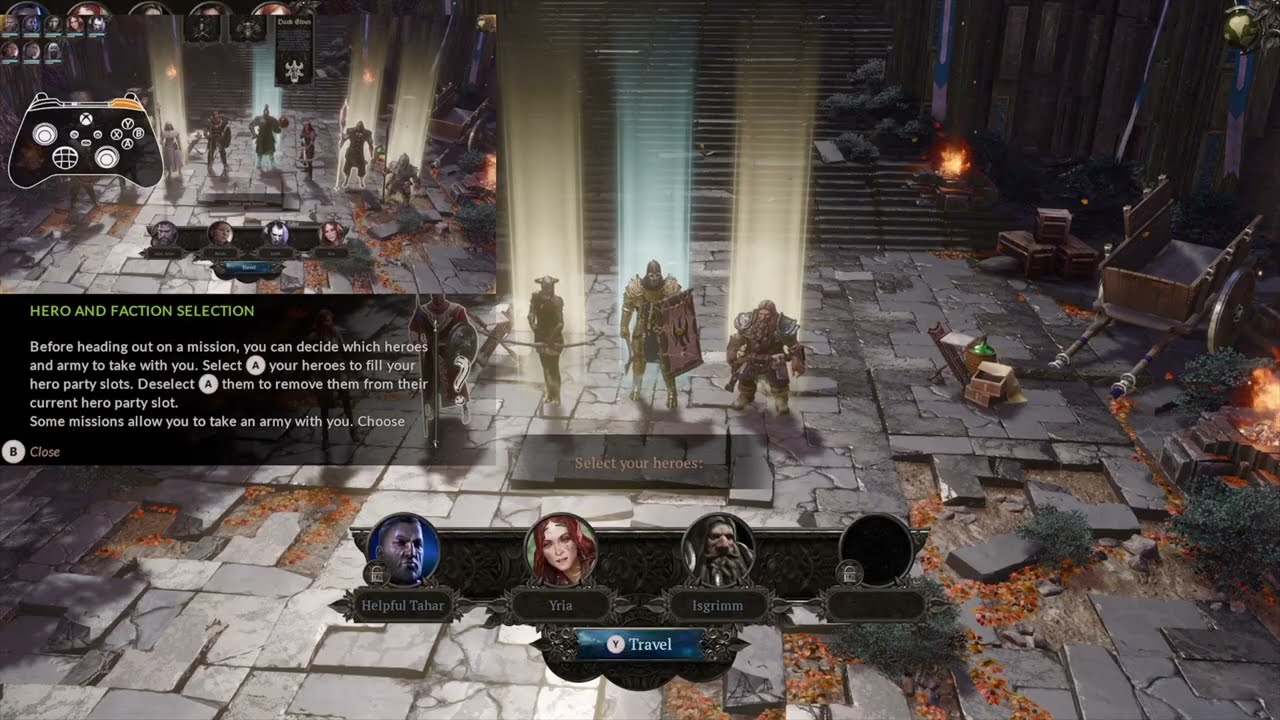
Task: Choose the bearded dwarf hero in the light pillar
Action: click(x=765, y=355)
